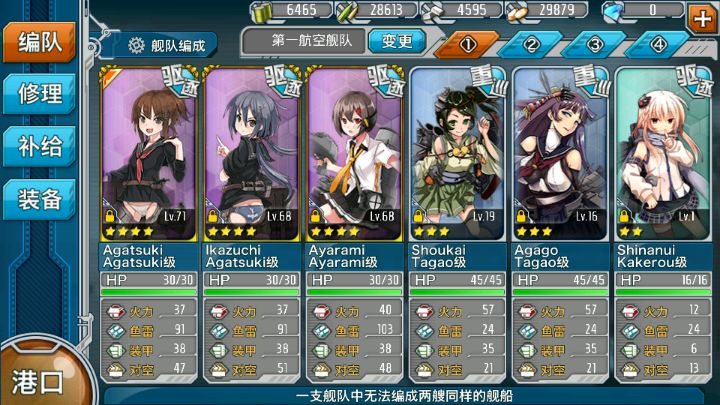Viewport: 720px width, 405px height.
Task: Choose the Ayarami ship card
Action: click(355, 152)
